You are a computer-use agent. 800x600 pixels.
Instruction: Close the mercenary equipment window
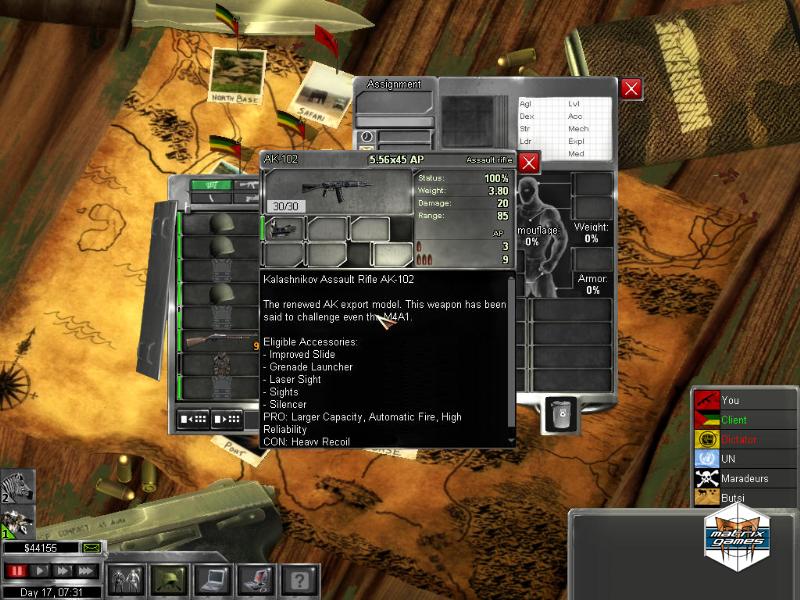pos(631,89)
